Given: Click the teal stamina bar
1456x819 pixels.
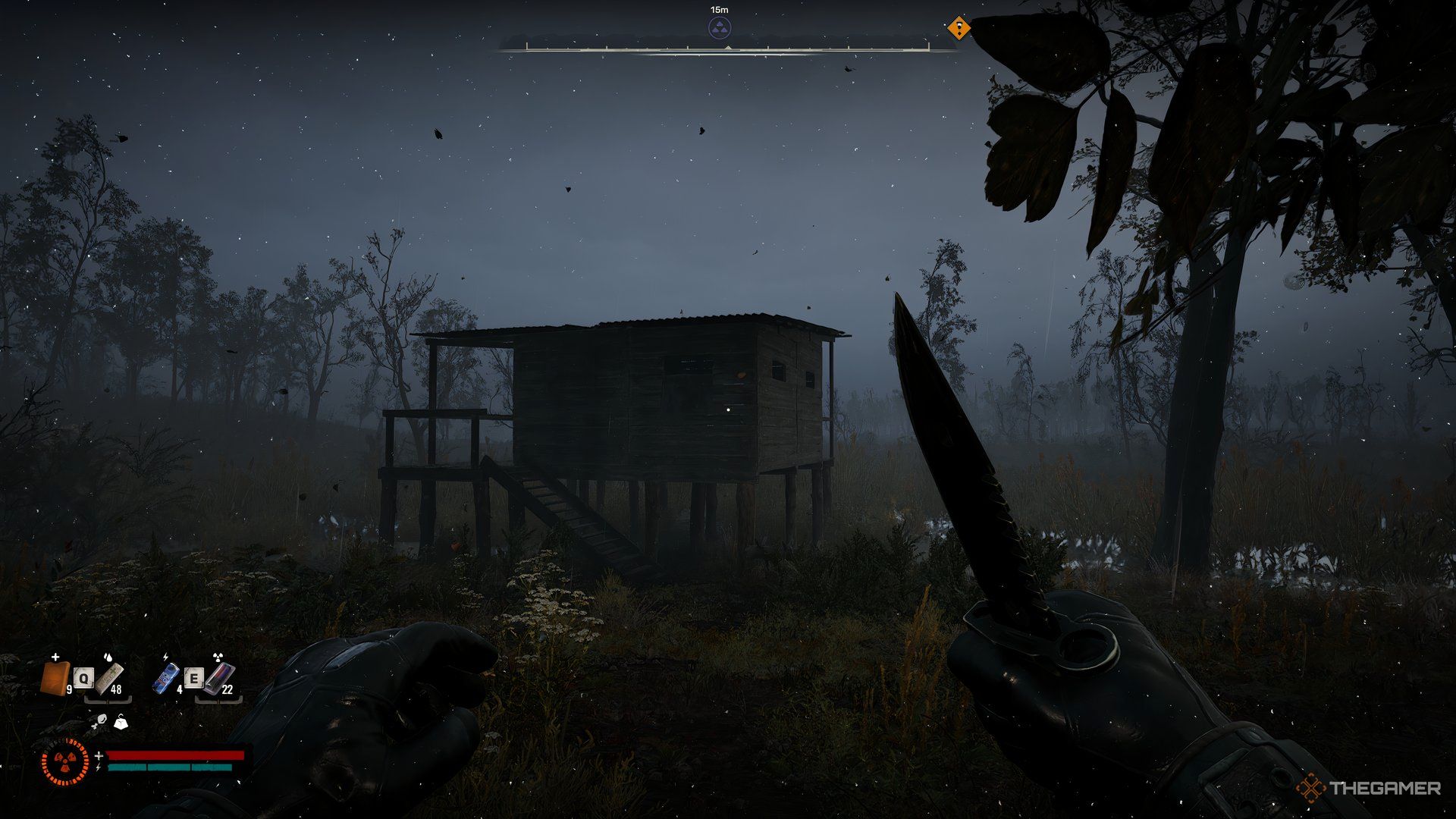Looking at the screenshot, I should (169, 767).
